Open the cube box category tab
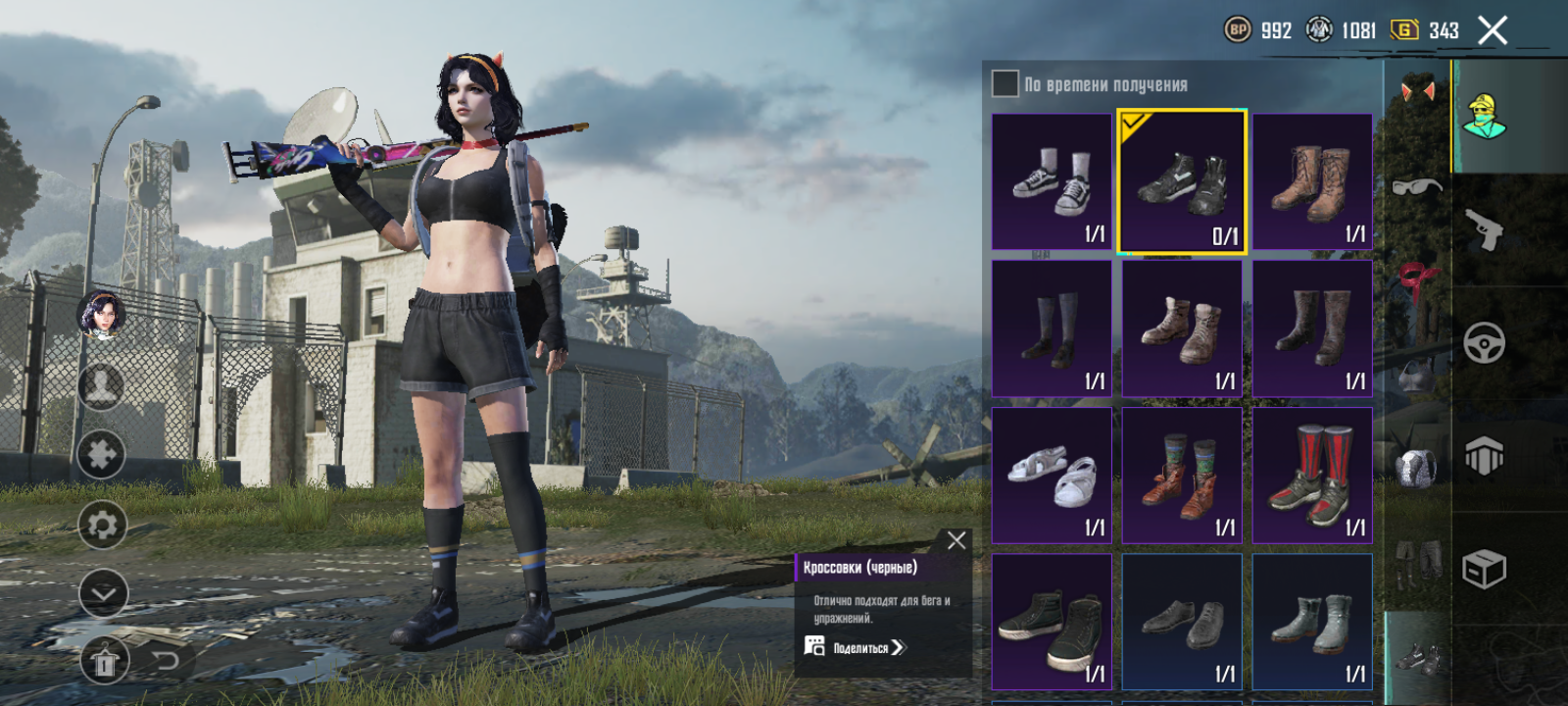Viewport: 1568px width, 706px height. point(1485,569)
